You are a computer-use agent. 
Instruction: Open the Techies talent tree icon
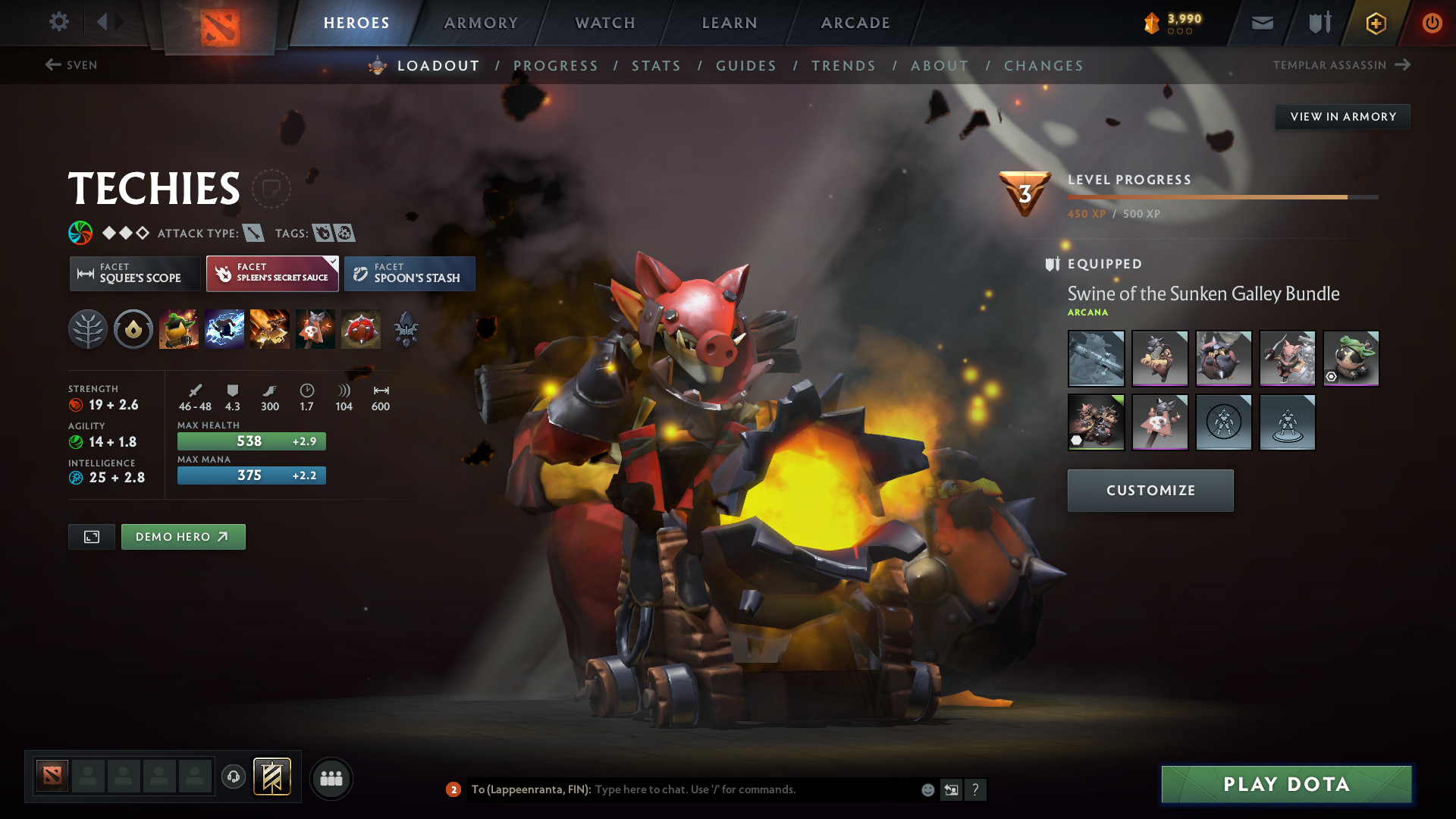click(x=87, y=329)
